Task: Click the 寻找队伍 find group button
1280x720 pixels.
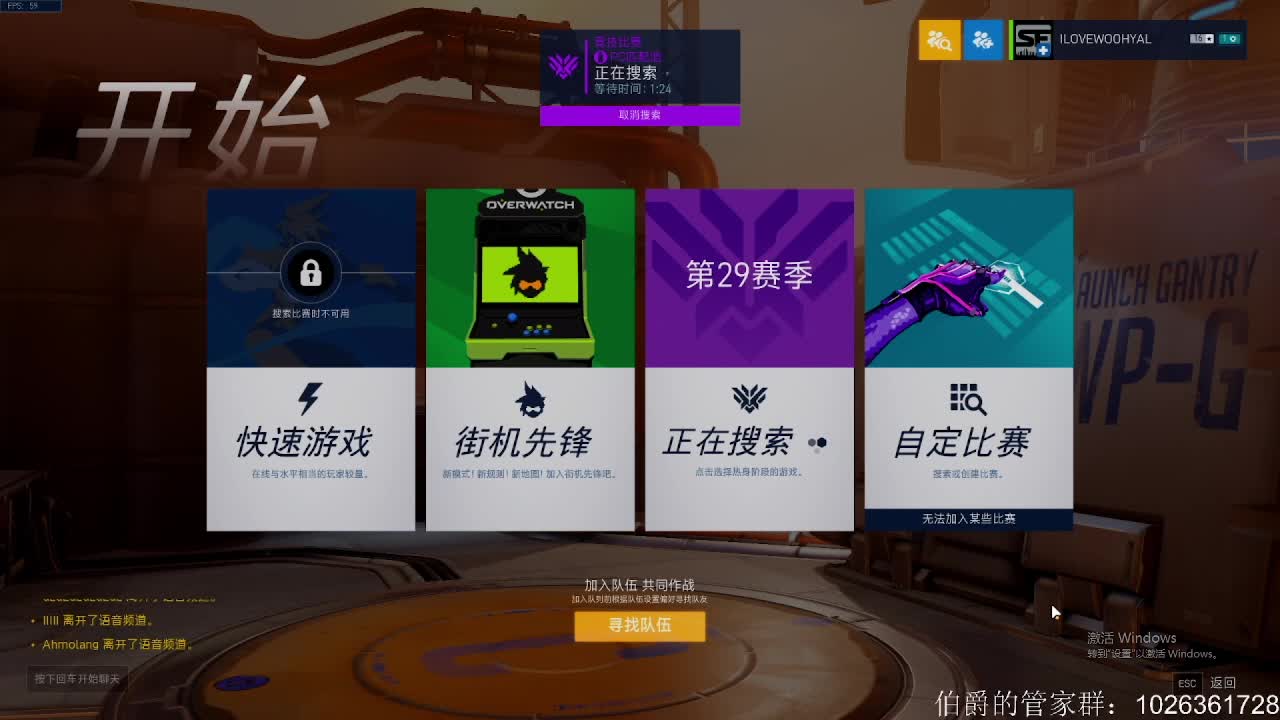Action: pos(640,627)
